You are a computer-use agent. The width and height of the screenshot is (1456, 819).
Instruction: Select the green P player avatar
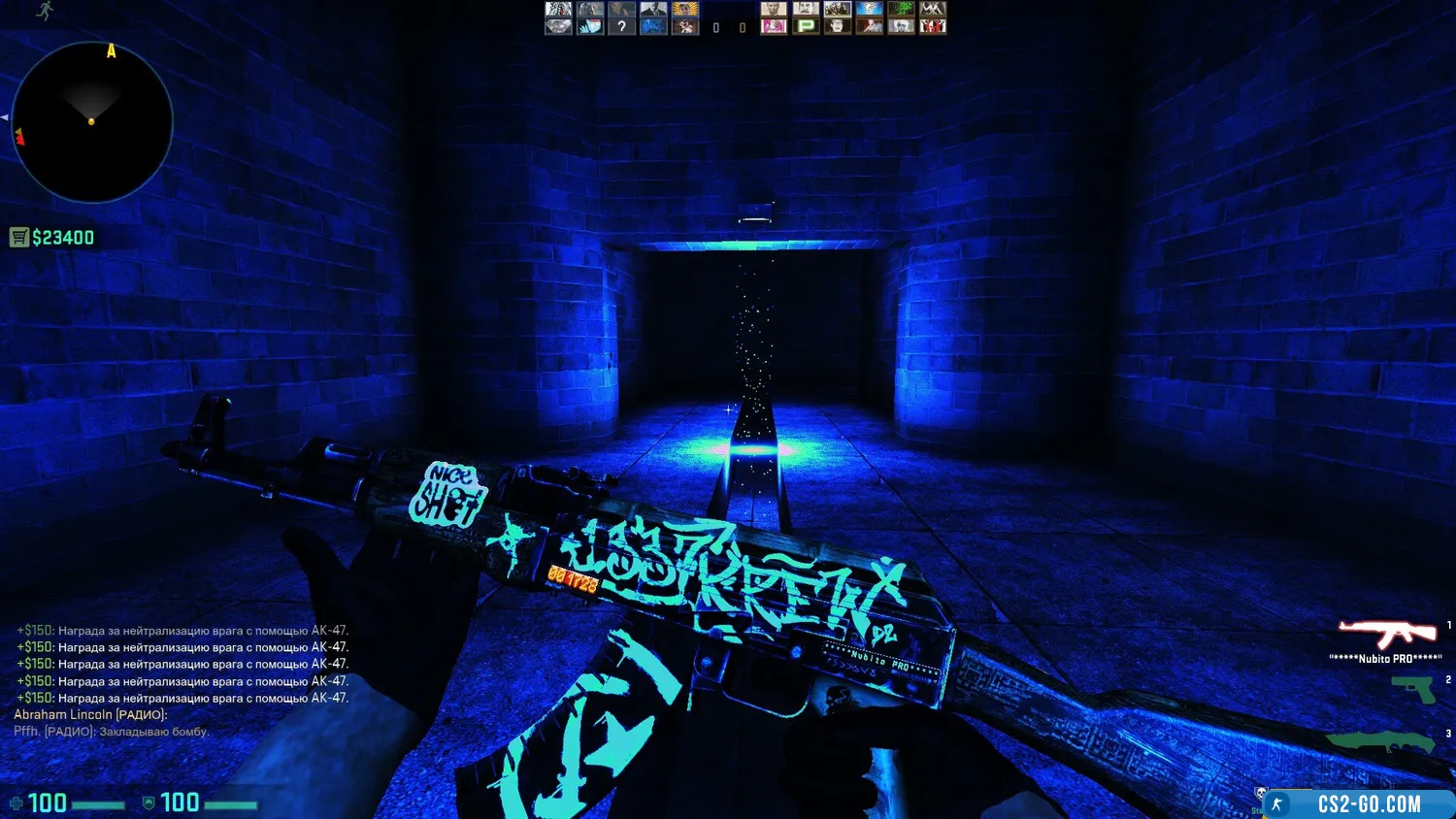806,26
